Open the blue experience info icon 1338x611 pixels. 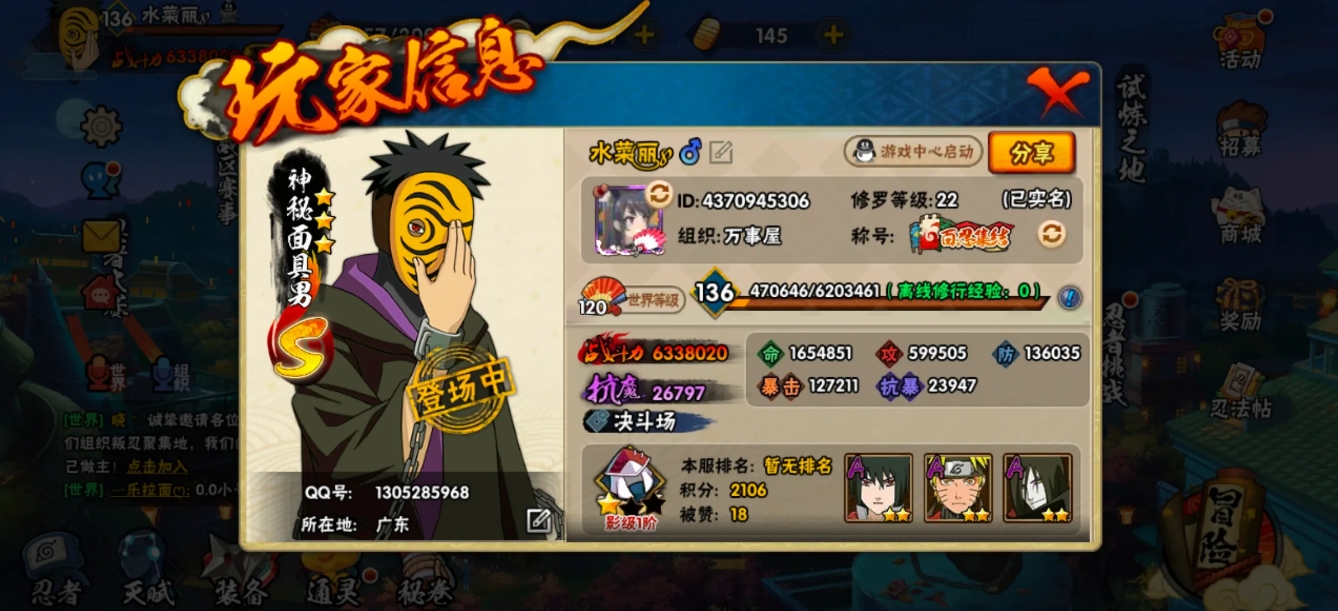pyautogui.click(x=1069, y=297)
